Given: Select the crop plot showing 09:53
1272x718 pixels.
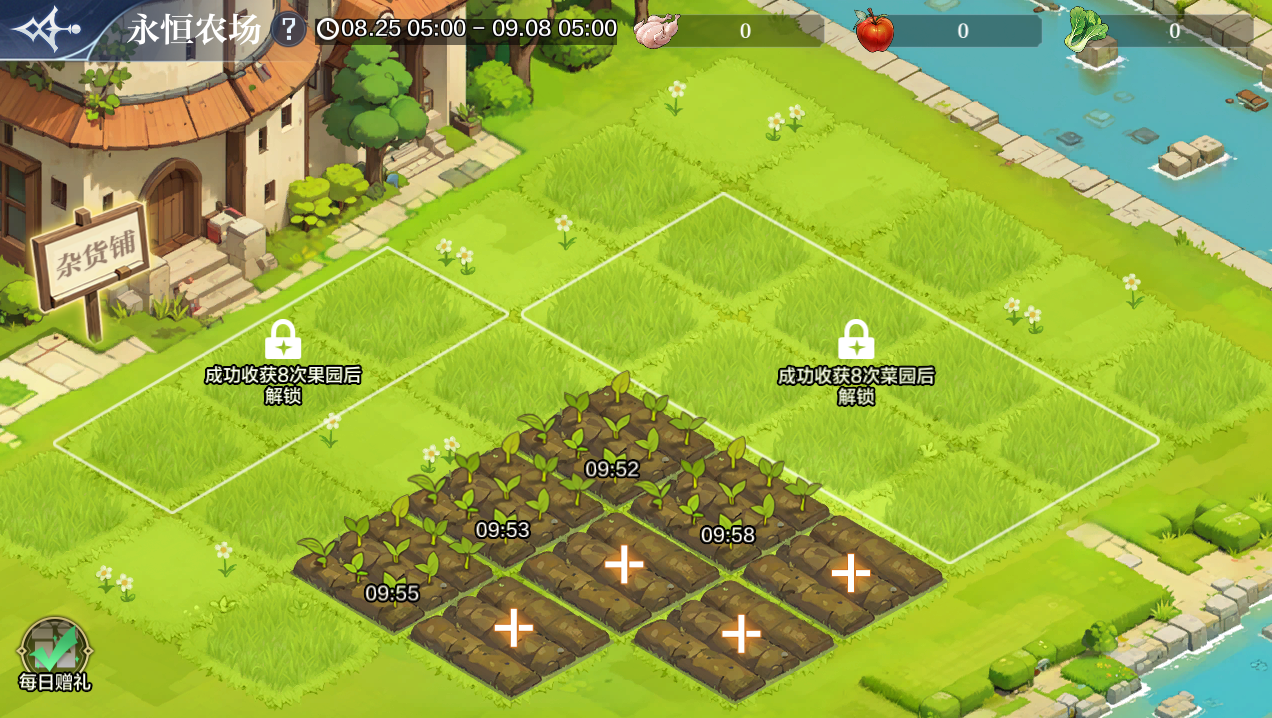Looking at the screenshot, I should pyautogui.click(x=502, y=503).
